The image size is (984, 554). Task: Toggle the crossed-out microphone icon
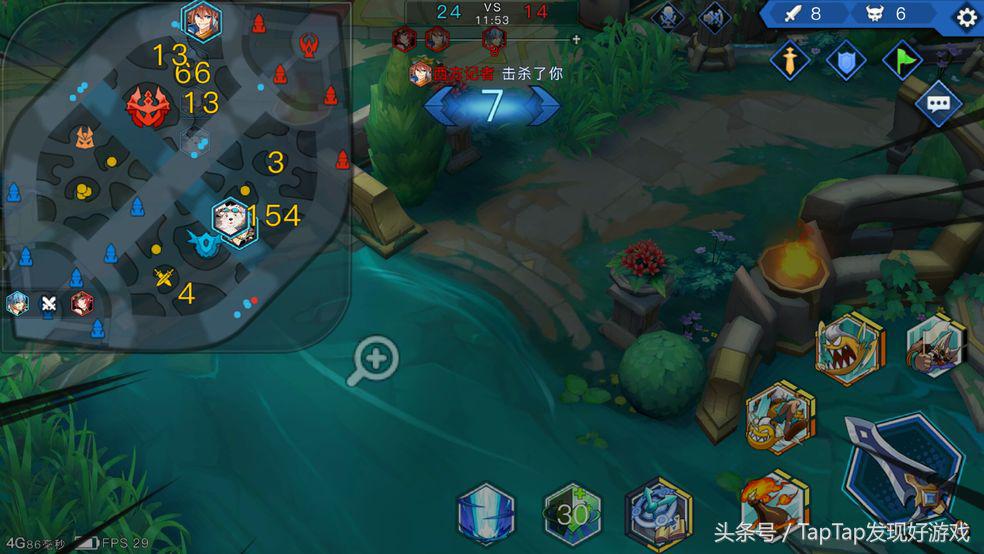click(667, 16)
